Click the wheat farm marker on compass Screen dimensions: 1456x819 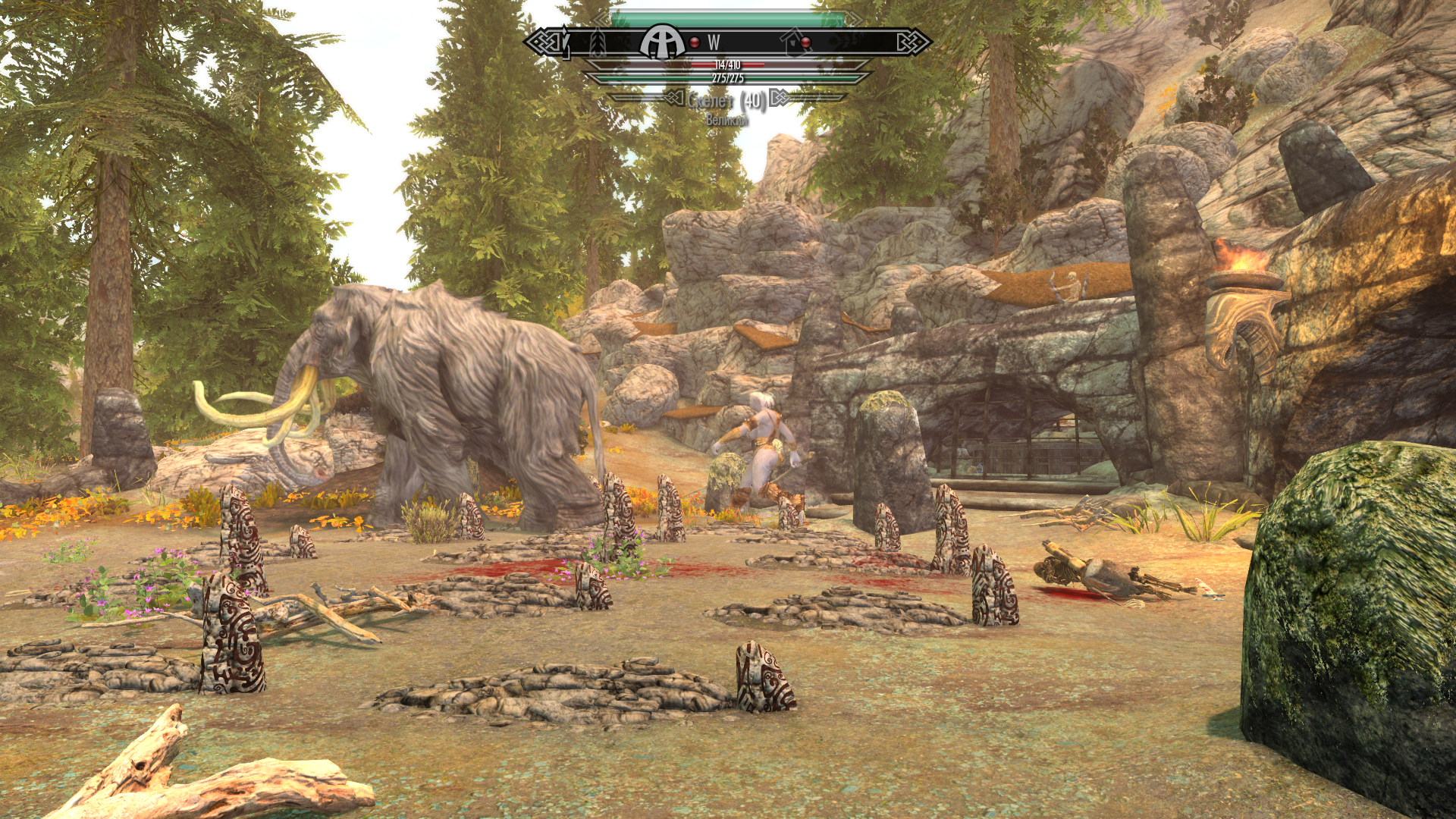598,42
